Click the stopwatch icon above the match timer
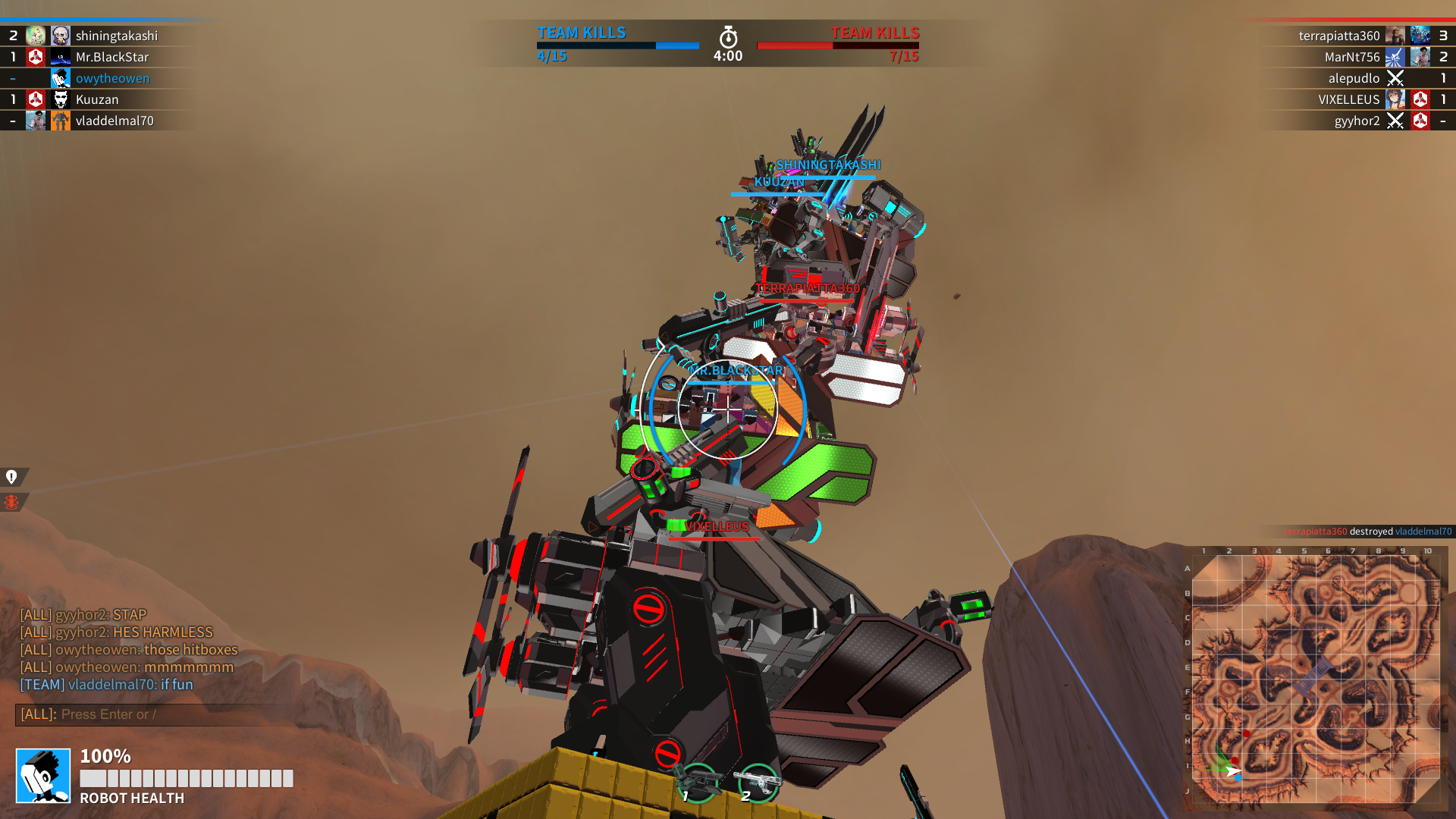The image size is (1456, 819). 726,34
